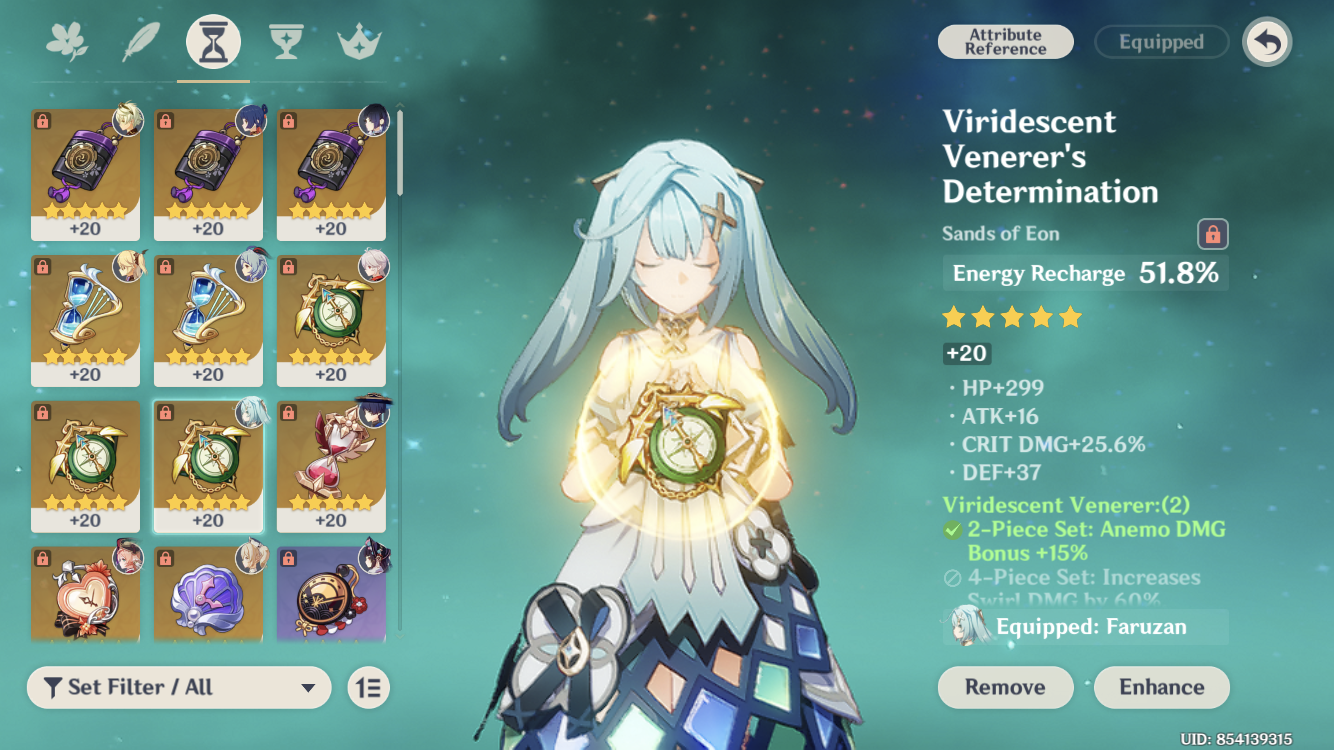Toggle the lock on Viridescent Venerer's Determination
This screenshot has height=750, width=1334.
[1212, 233]
